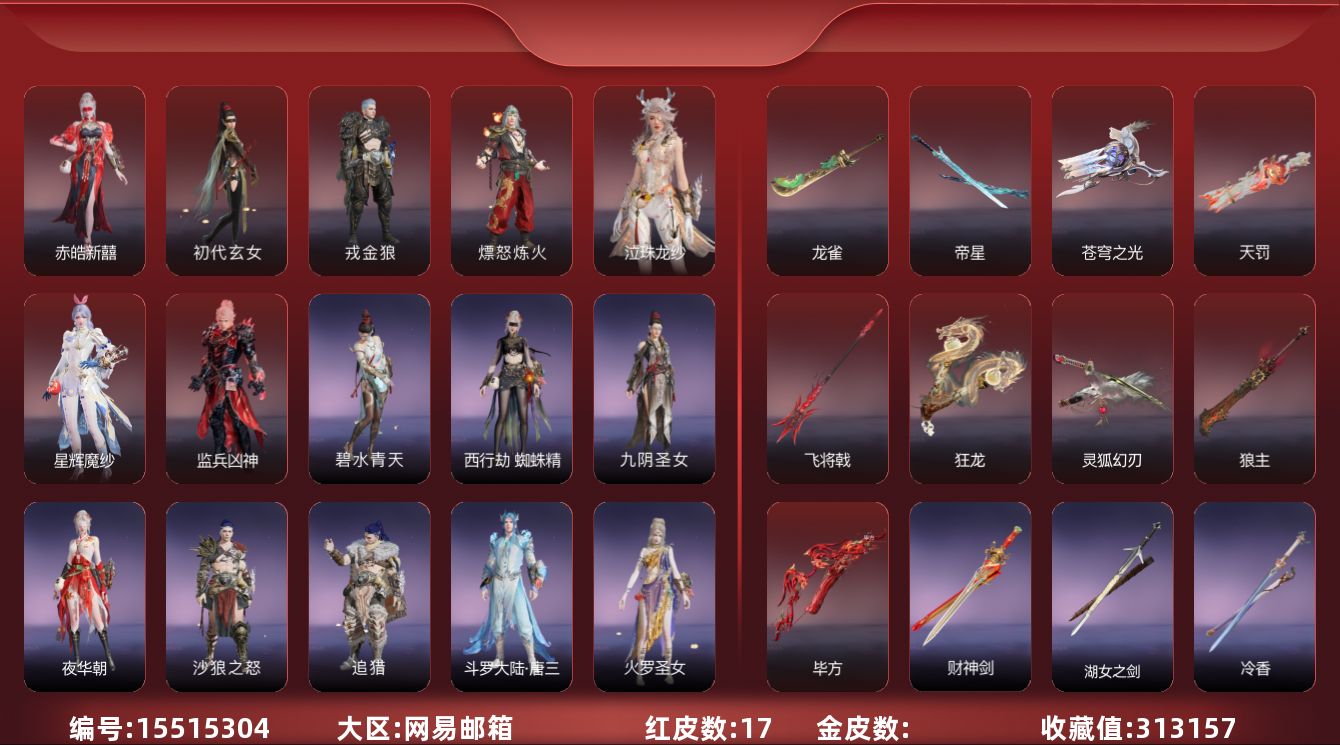1340x745 pixels.
Task: Select the 沙狼之怒 skin card
Action: click(227, 596)
